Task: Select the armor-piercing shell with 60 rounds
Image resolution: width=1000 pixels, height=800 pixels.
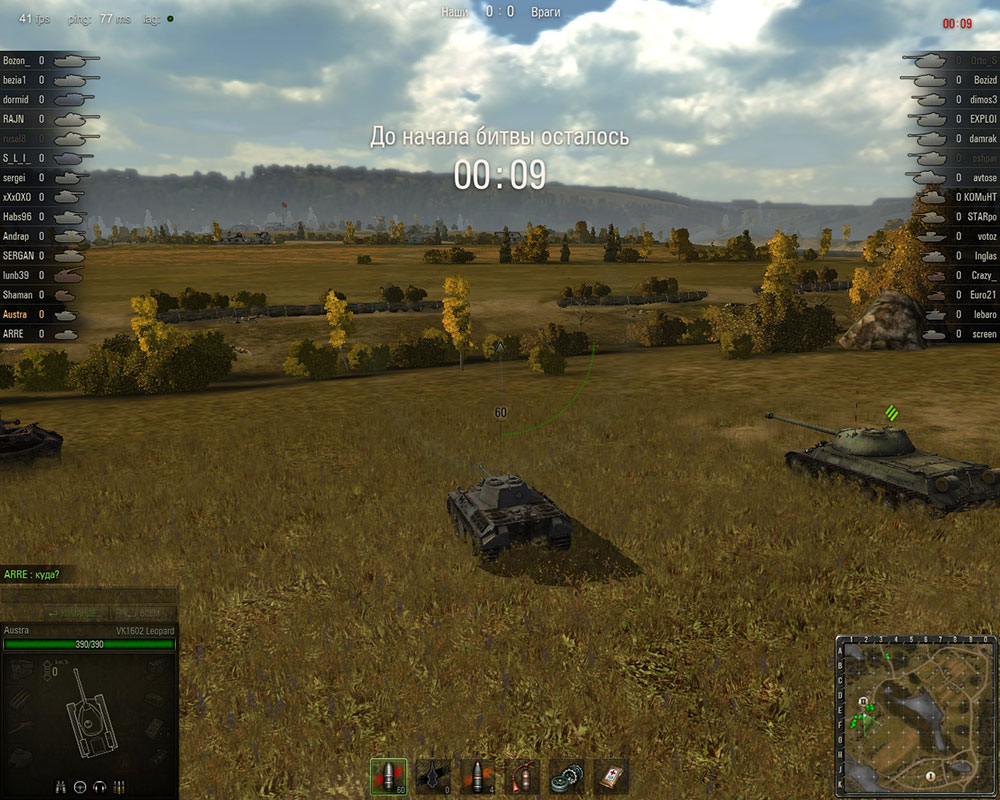Action: 388,775
